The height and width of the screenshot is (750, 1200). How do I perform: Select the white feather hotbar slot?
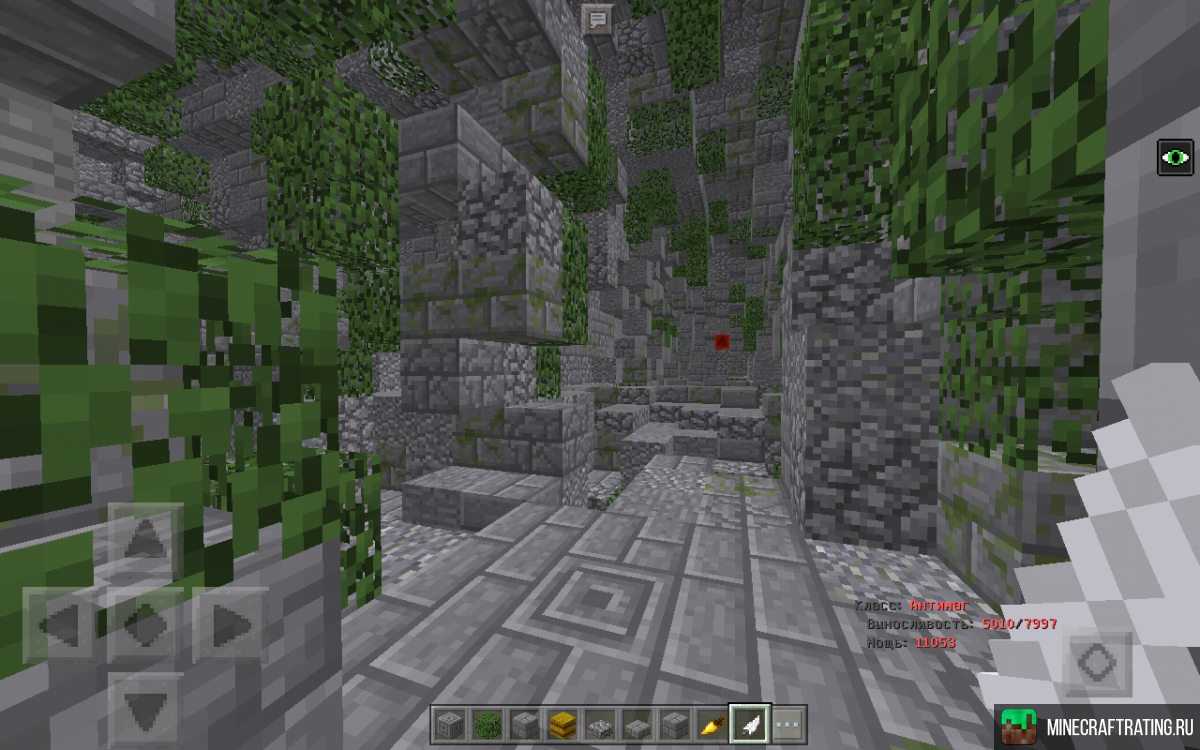[x=748, y=723]
